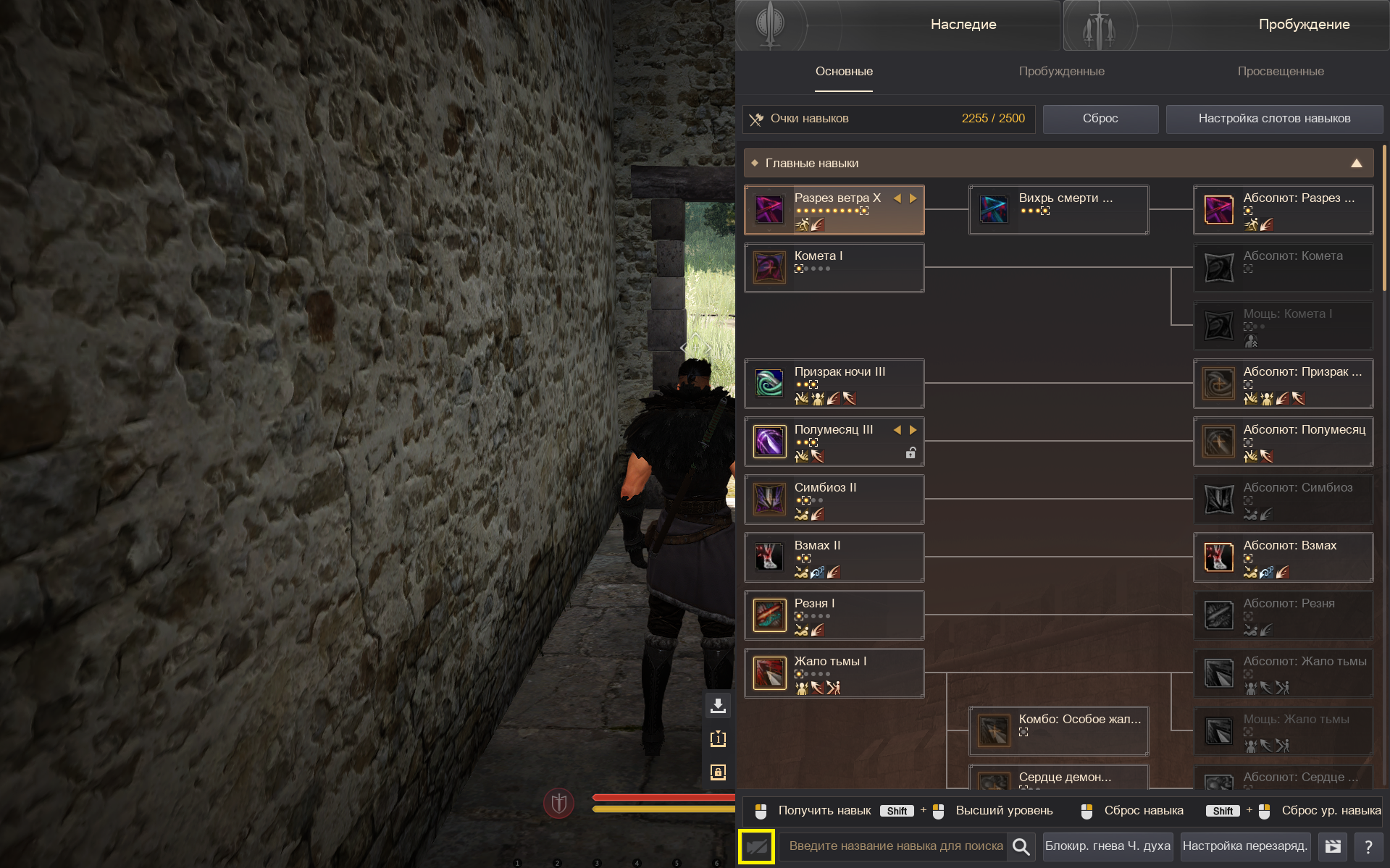The height and width of the screenshot is (868, 1390).
Task: Select the Резня I skill
Action: click(x=834, y=615)
